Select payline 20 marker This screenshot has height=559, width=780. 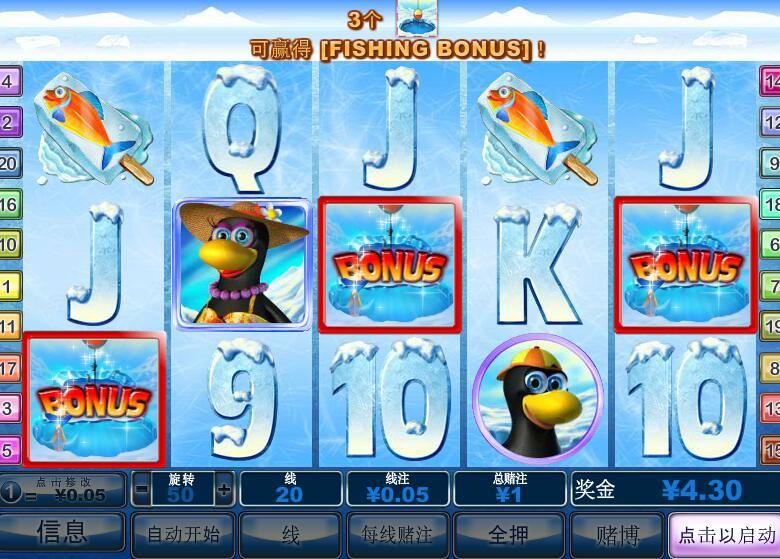pyautogui.click(x=8, y=163)
